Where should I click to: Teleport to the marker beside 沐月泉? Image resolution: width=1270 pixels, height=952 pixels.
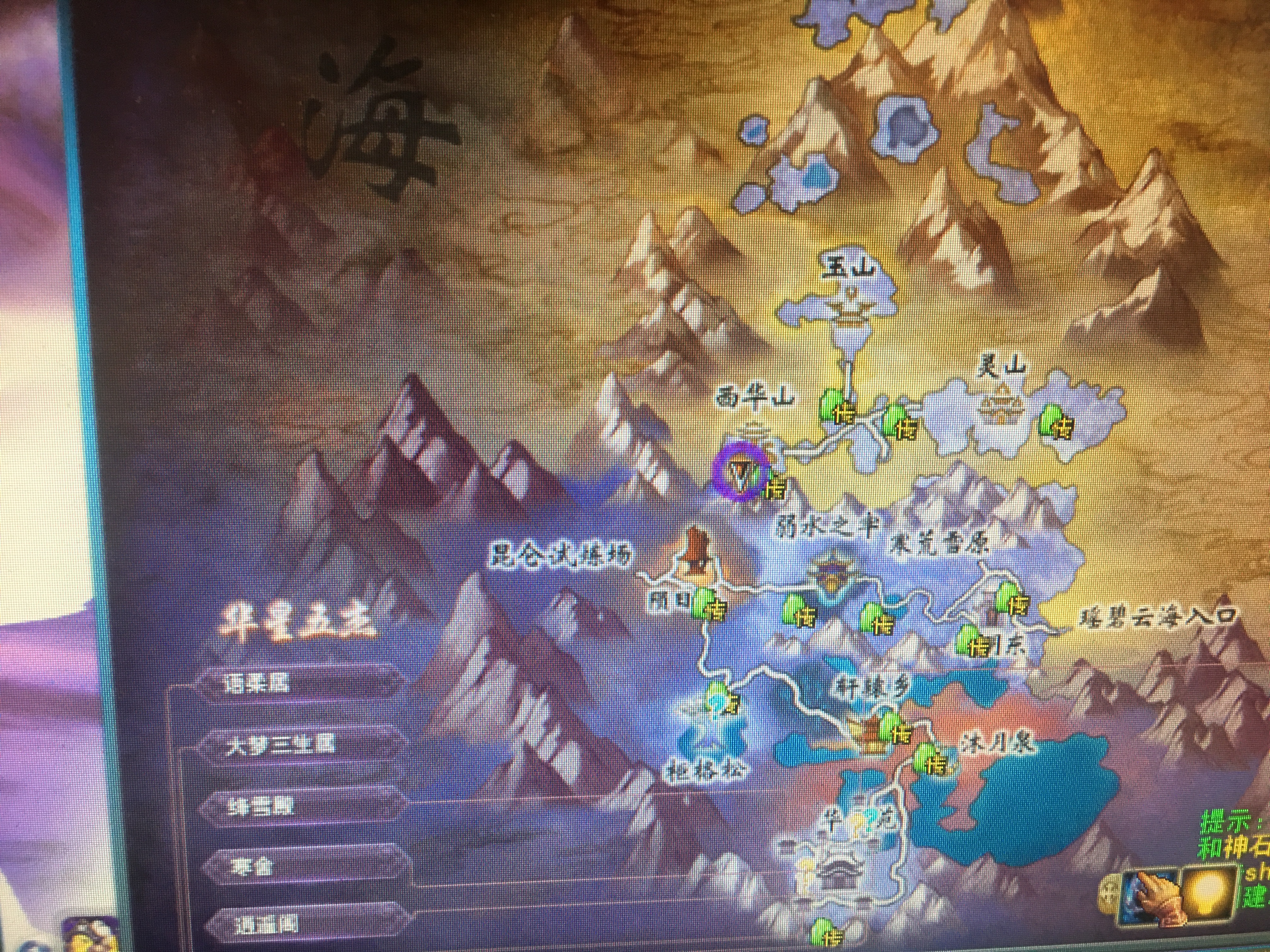(x=930, y=760)
